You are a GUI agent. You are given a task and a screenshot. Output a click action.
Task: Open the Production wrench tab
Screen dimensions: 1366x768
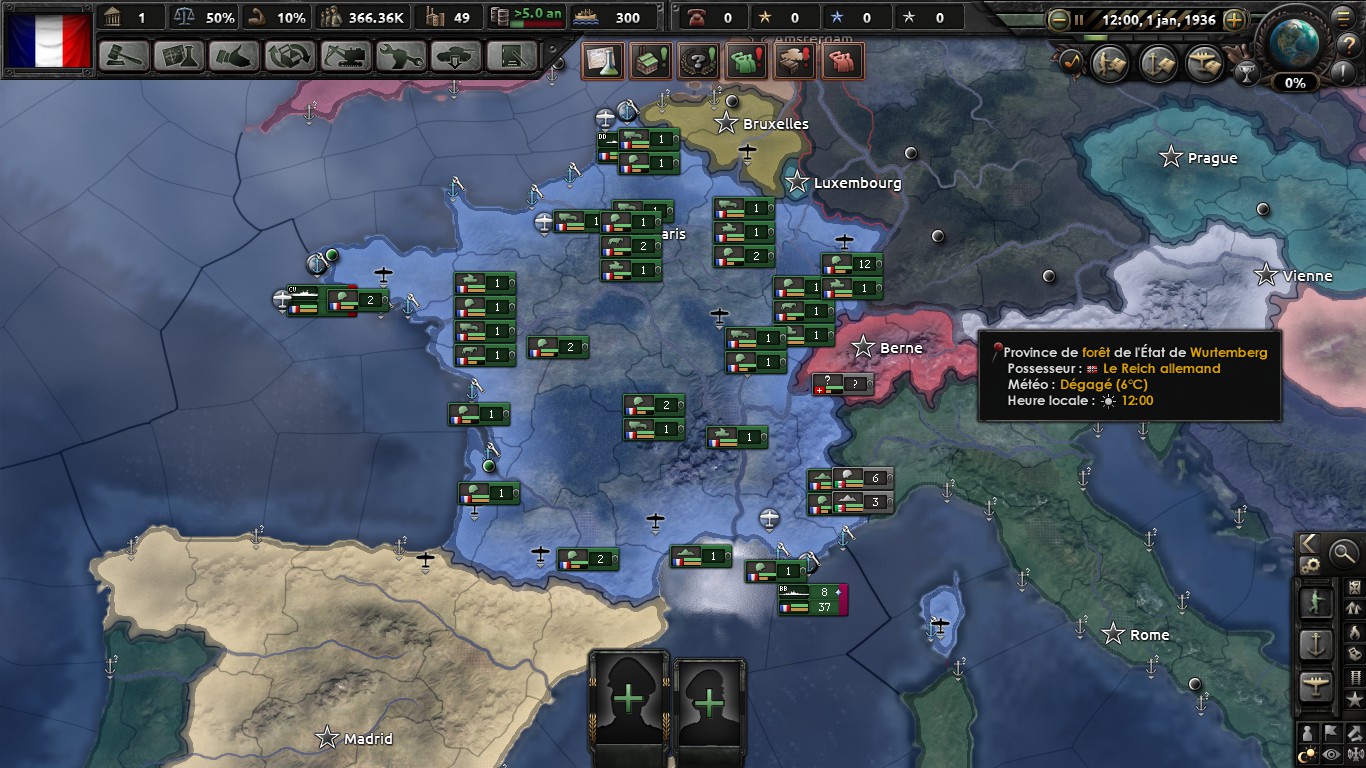tap(401, 56)
